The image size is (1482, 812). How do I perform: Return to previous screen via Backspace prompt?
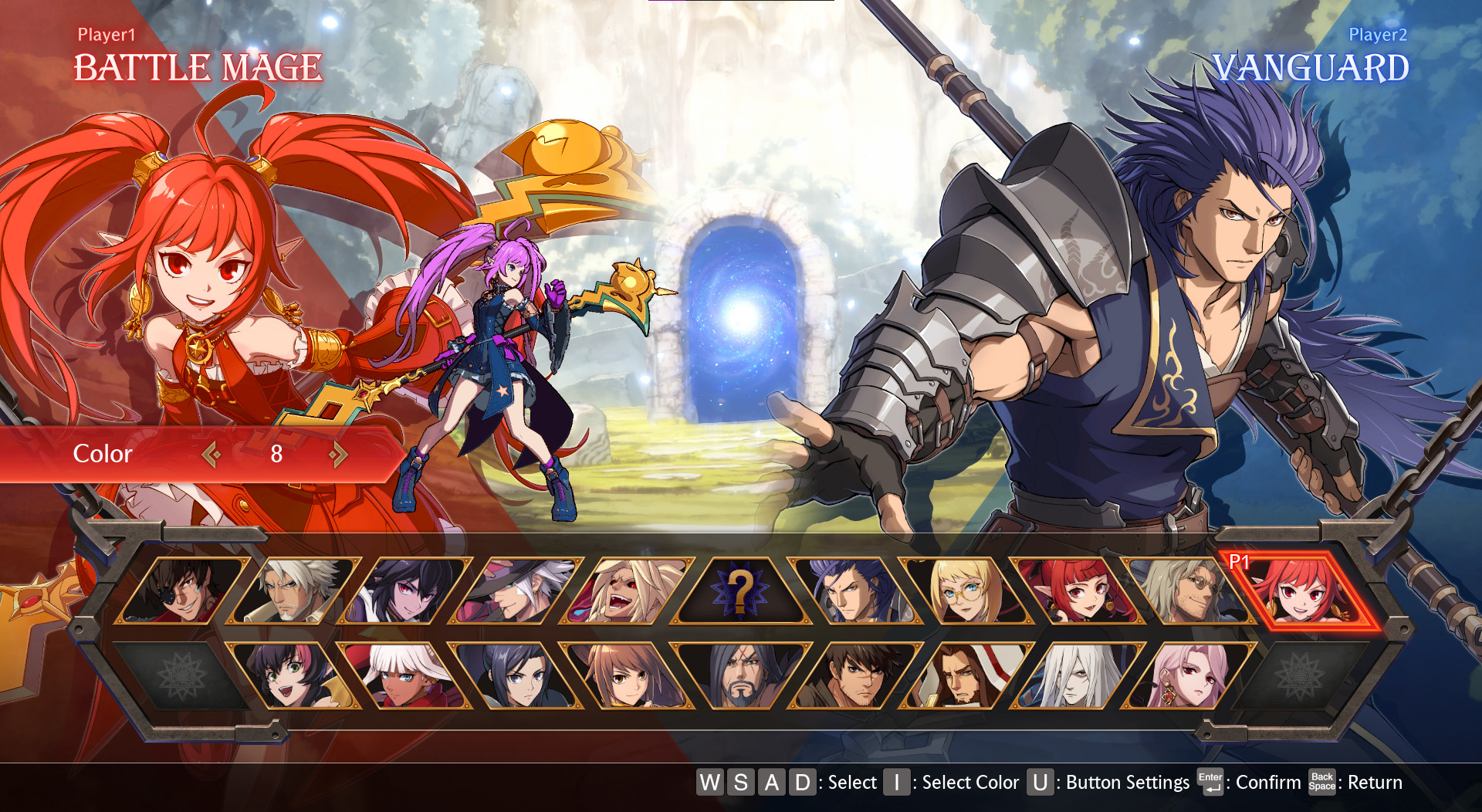1321,782
